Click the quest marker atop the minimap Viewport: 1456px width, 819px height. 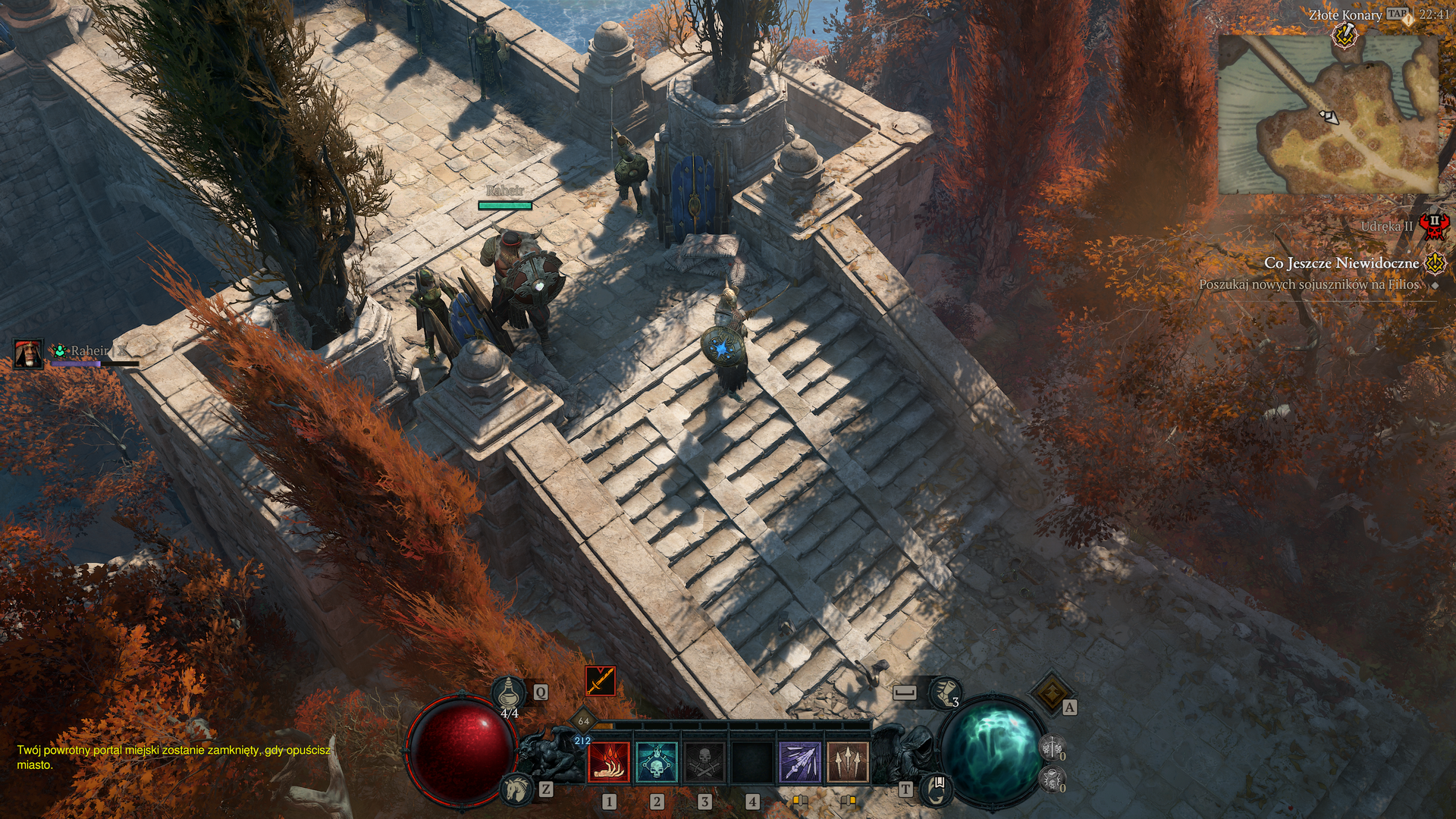click(x=1345, y=34)
